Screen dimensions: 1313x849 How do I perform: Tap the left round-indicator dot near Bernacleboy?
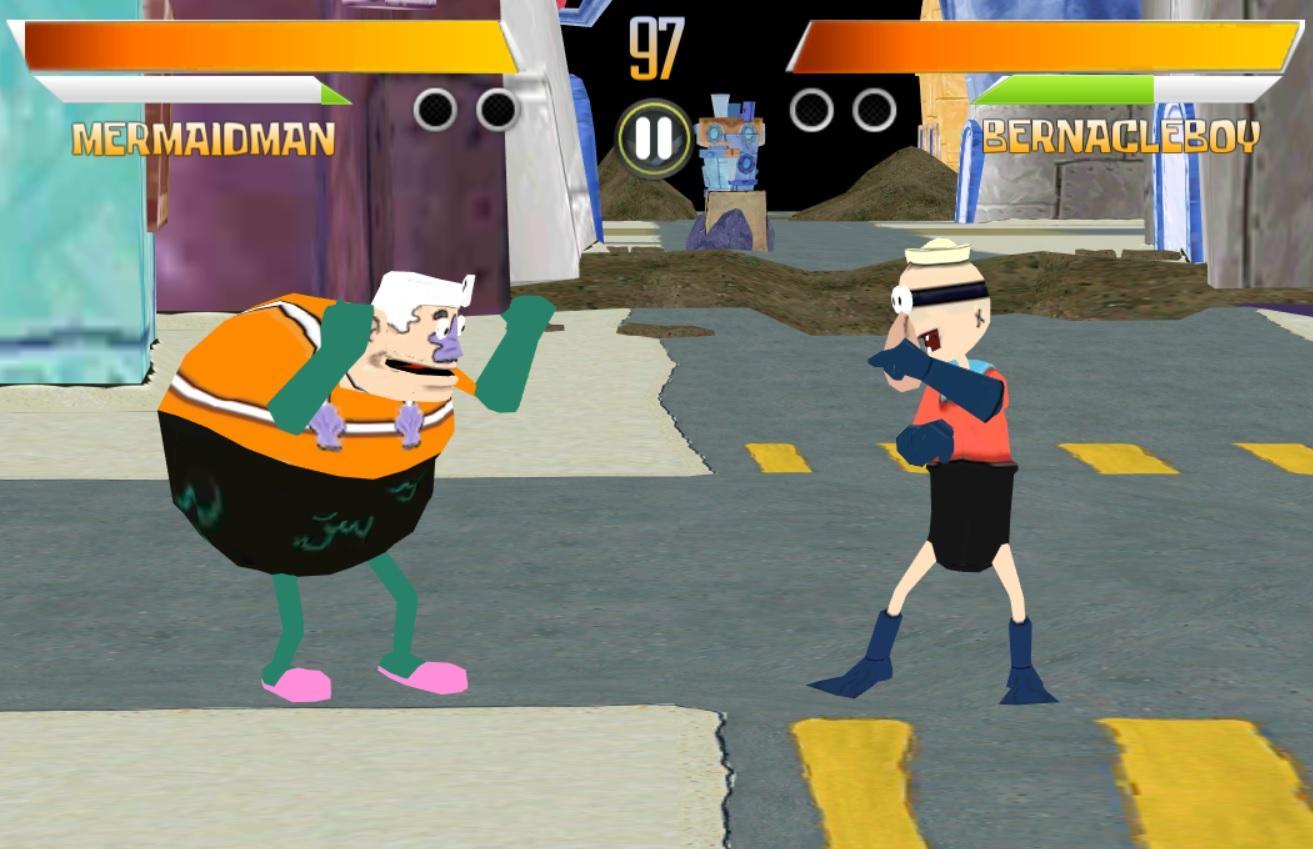810,110
